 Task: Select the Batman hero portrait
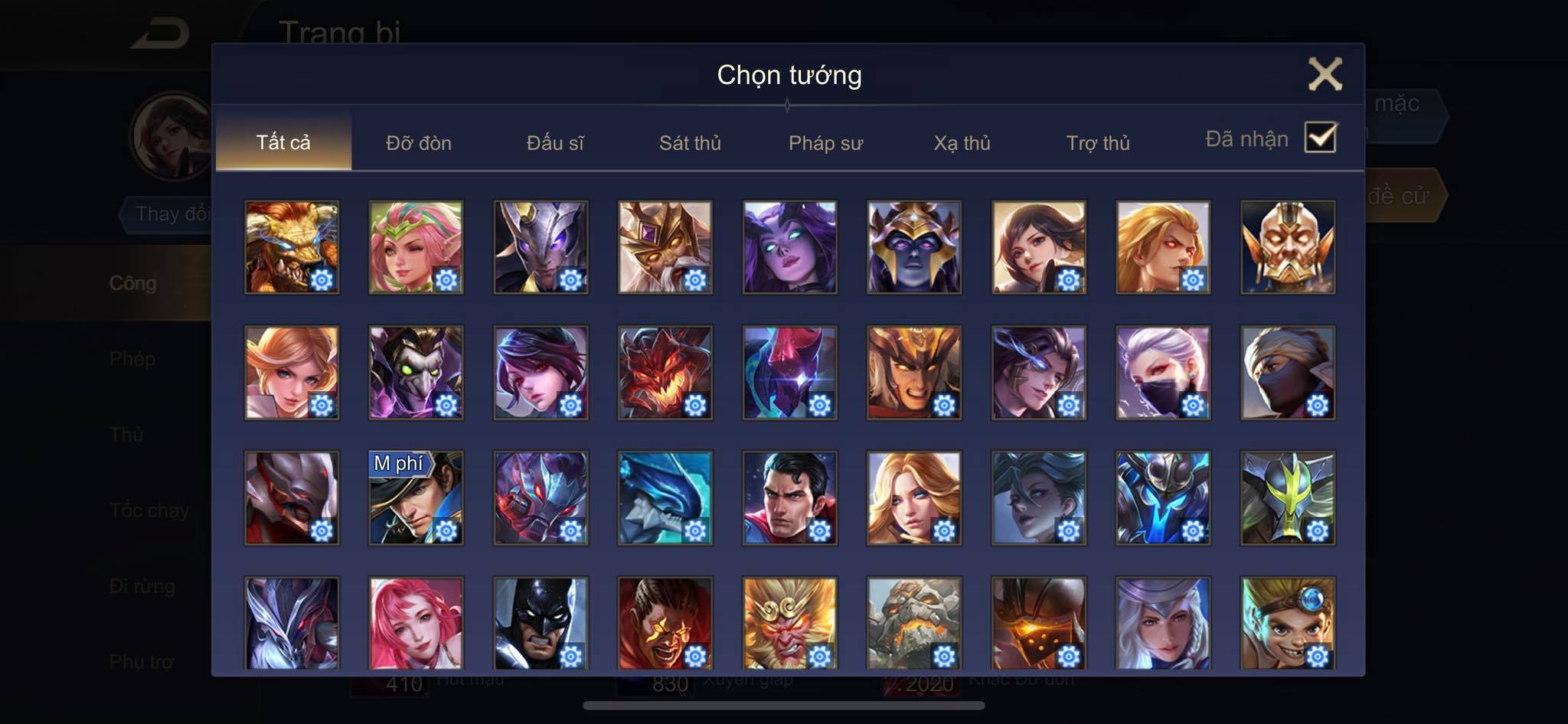[541, 623]
